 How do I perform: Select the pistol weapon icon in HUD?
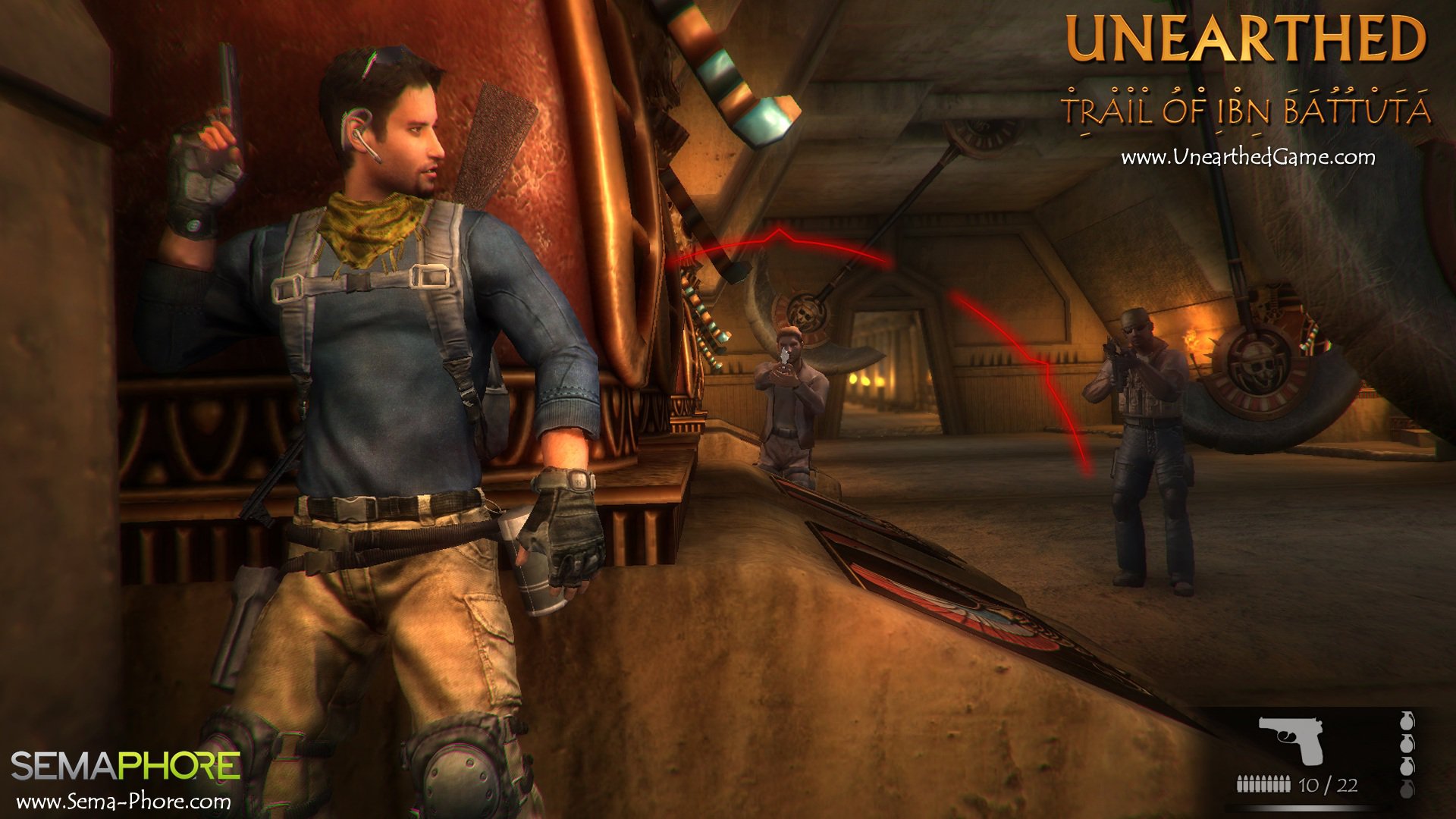click(1291, 739)
